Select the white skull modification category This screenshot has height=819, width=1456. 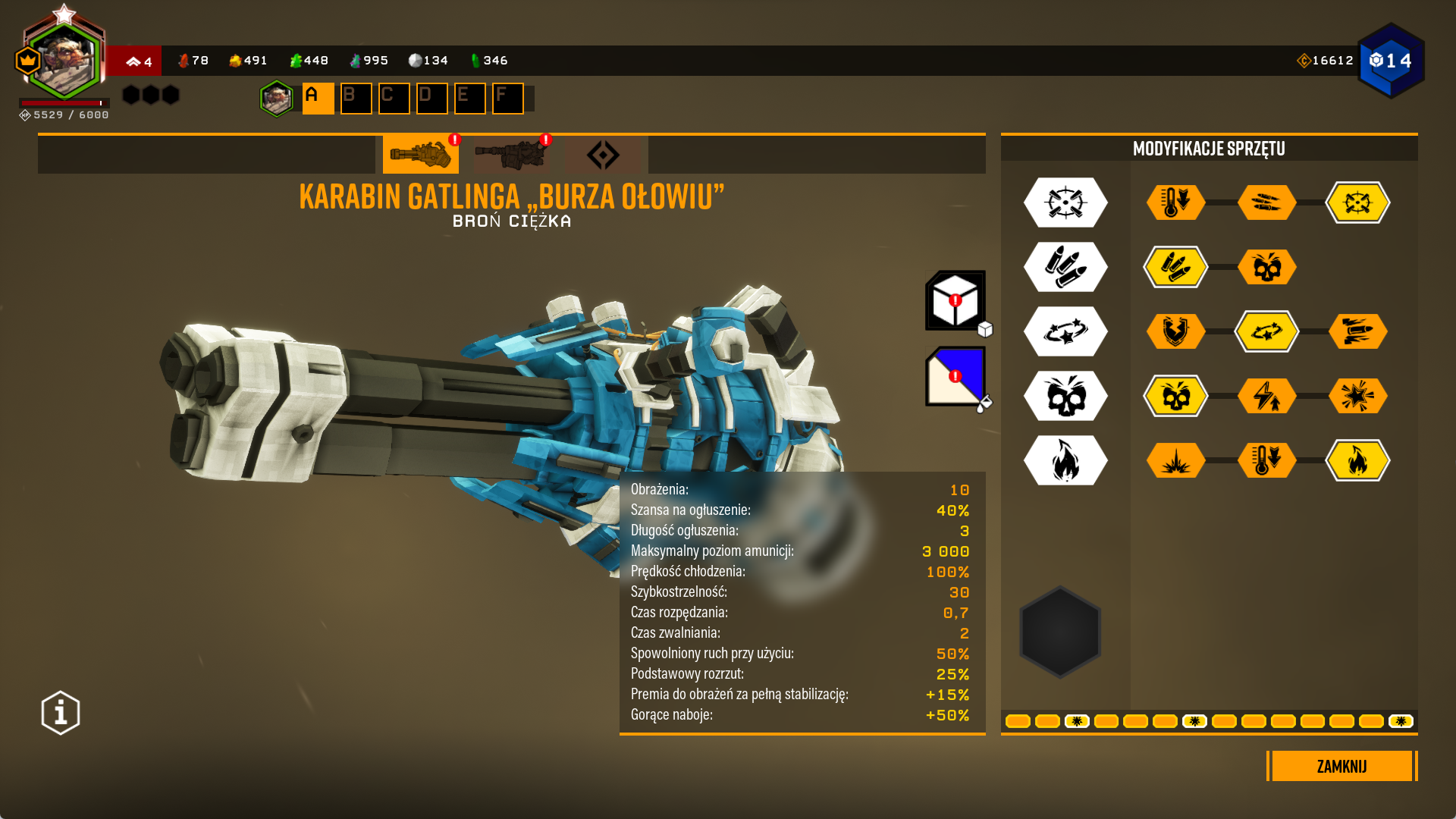(1065, 396)
